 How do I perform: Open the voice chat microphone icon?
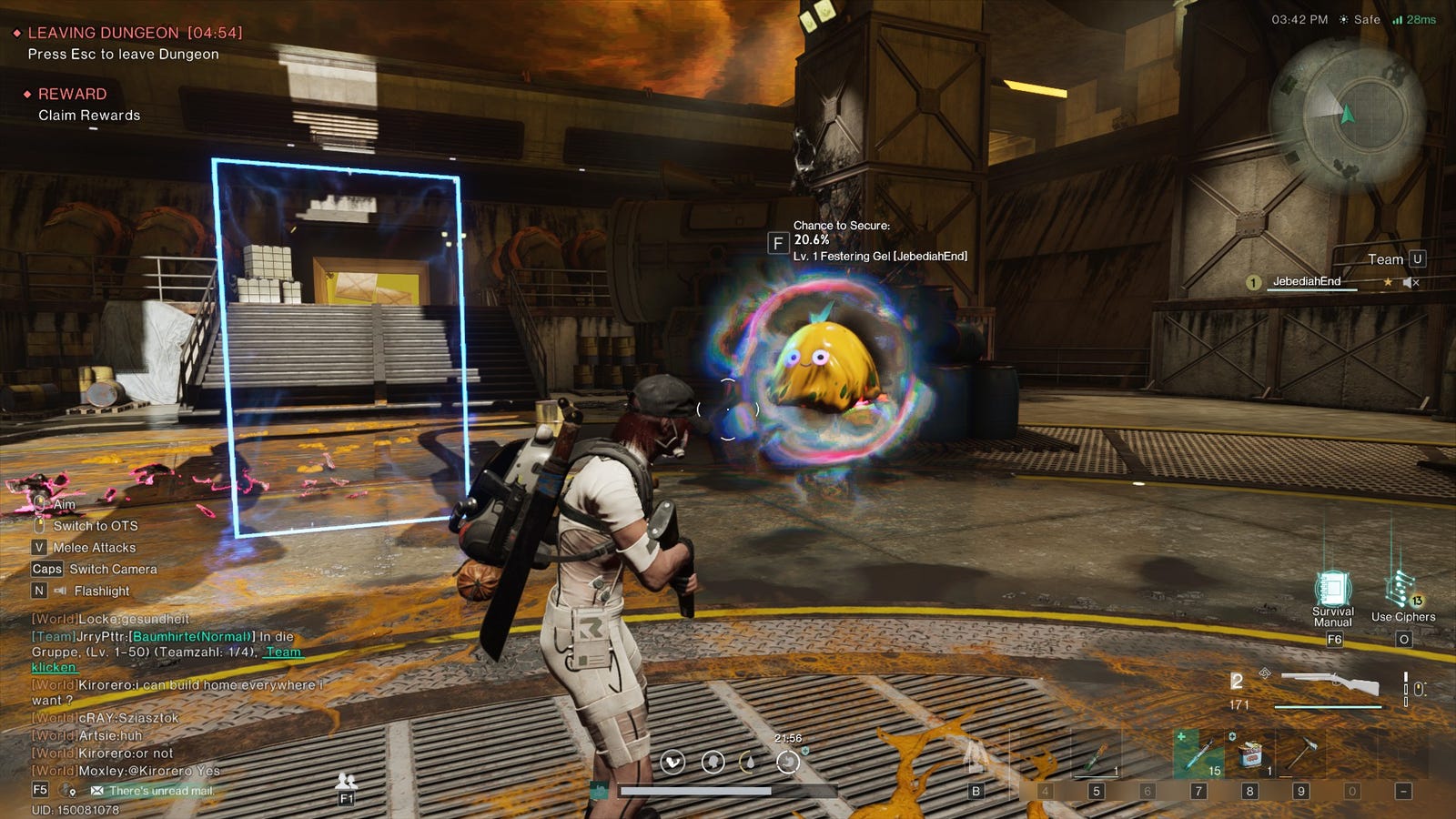tap(66, 791)
